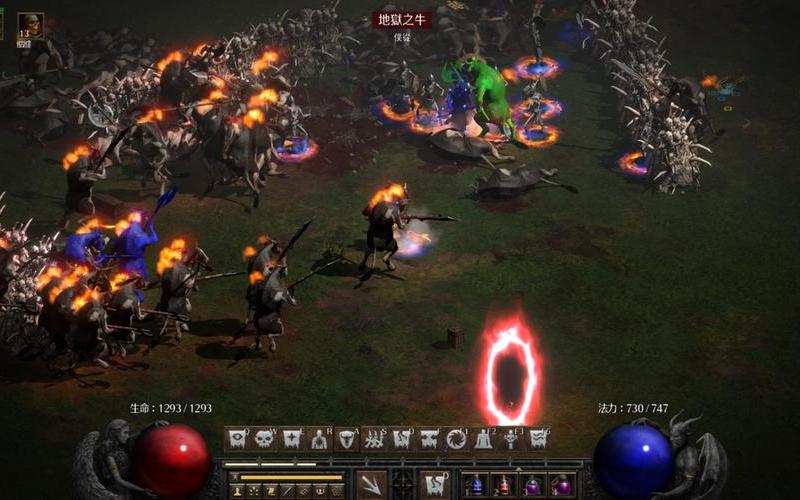Choose the swirling vortex skill icon
This screenshot has height=500, width=800.
[x=456, y=438]
